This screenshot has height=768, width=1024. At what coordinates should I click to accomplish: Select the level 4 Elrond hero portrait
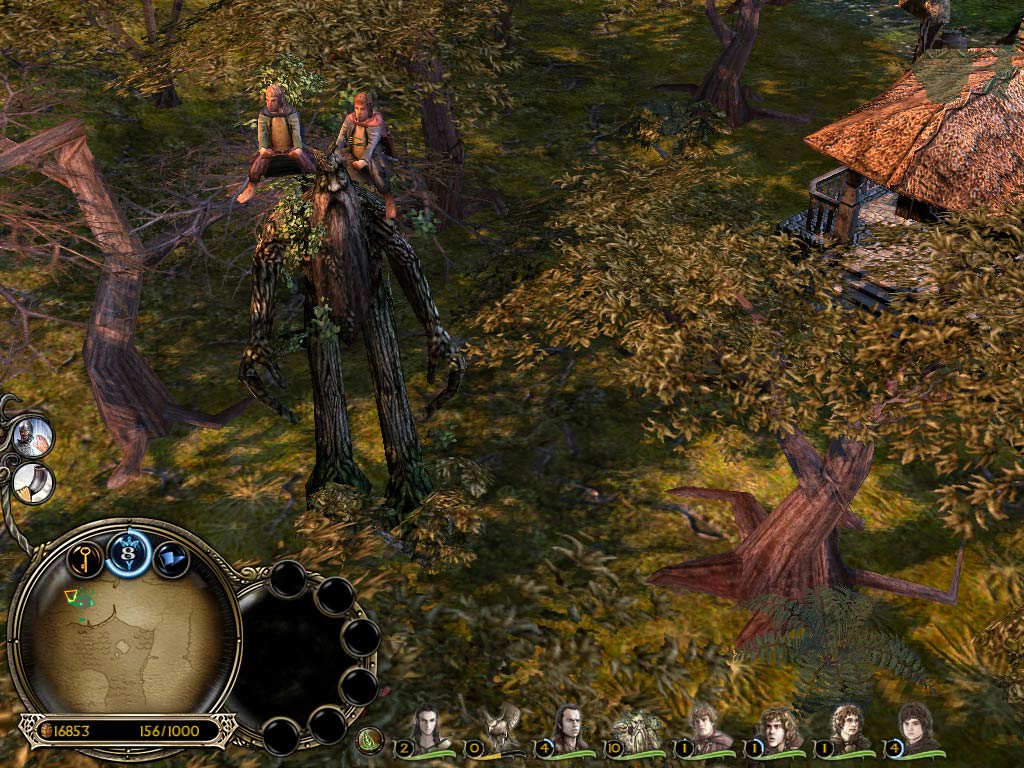pos(567,728)
